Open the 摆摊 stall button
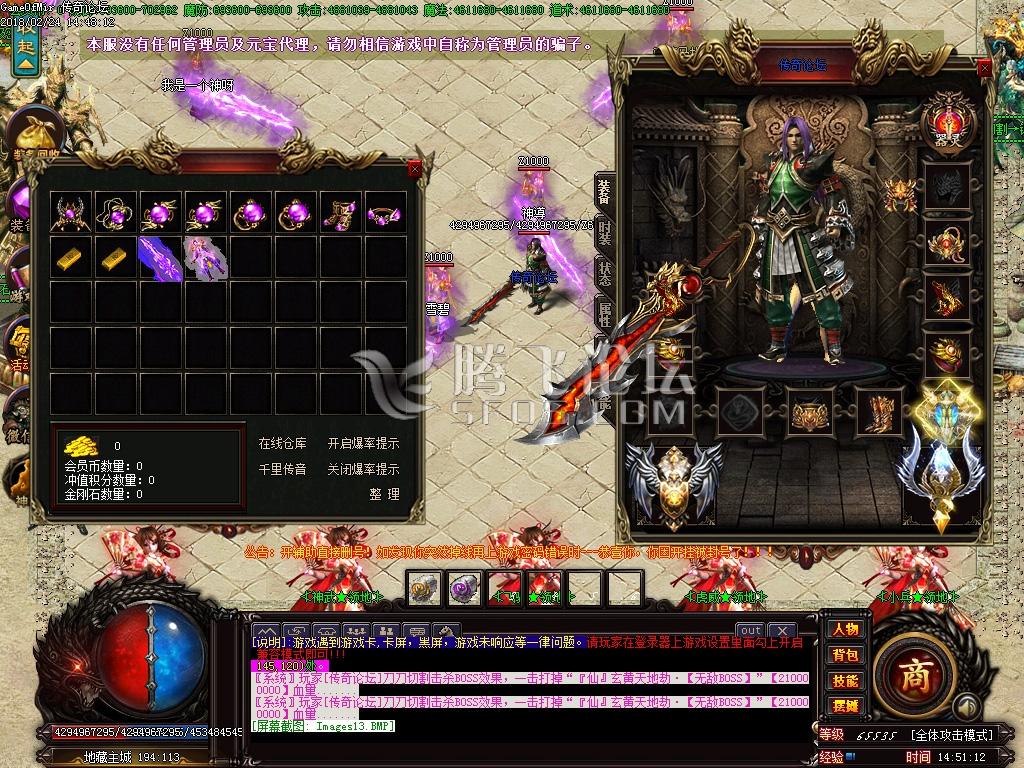This screenshot has width=1024, height=768. click(845, 706)
